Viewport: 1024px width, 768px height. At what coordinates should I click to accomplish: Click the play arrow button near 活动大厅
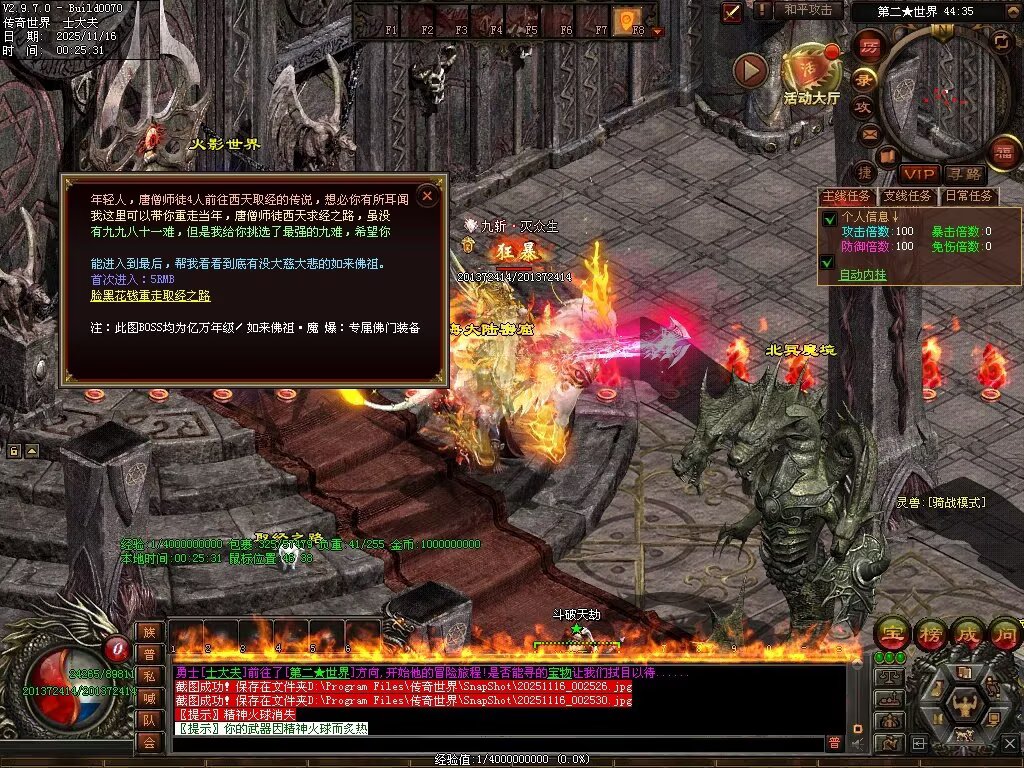750,69
